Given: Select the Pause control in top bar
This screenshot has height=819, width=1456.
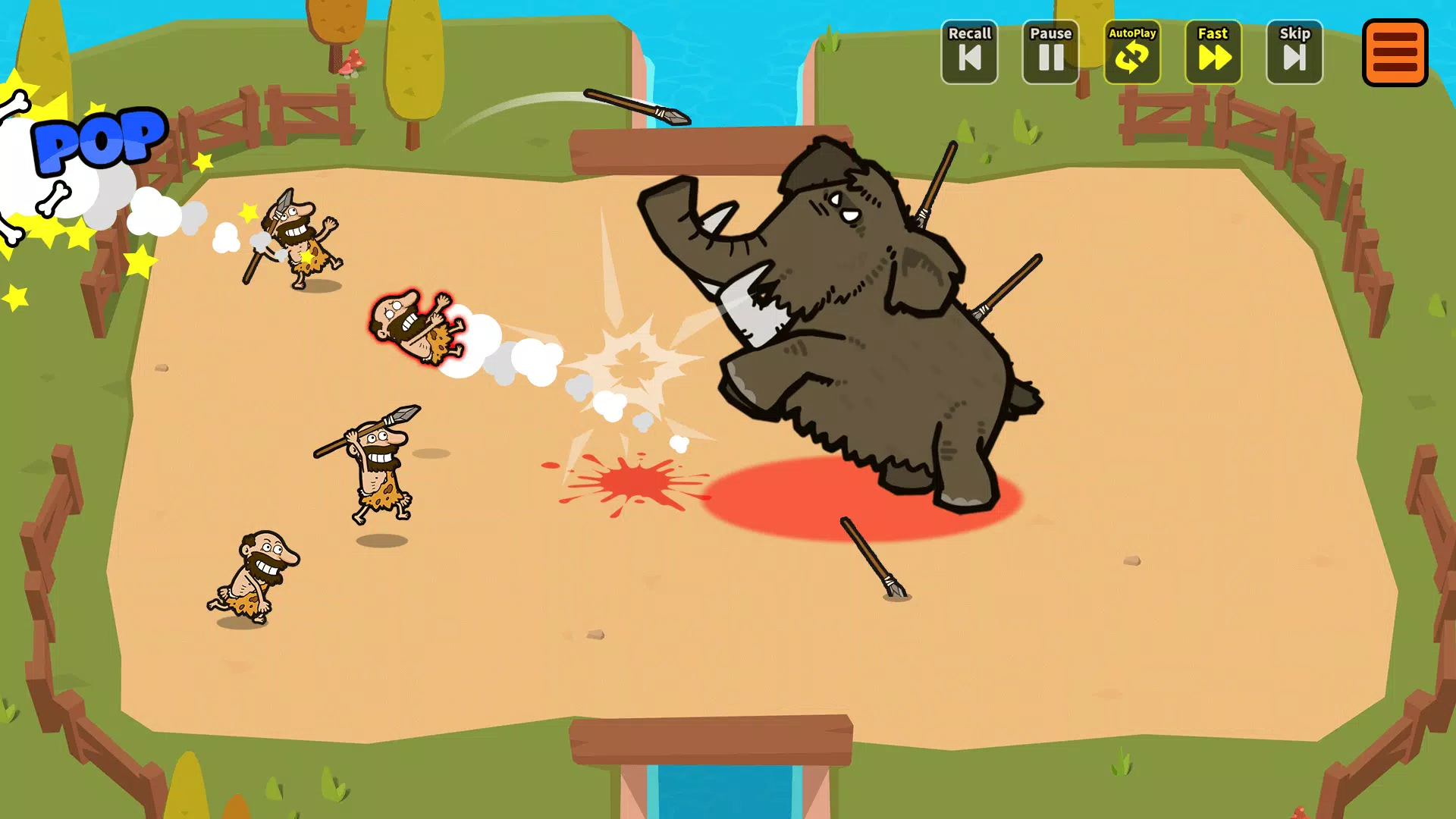Looking at the screenshot, I should [x=1050, y=52].
